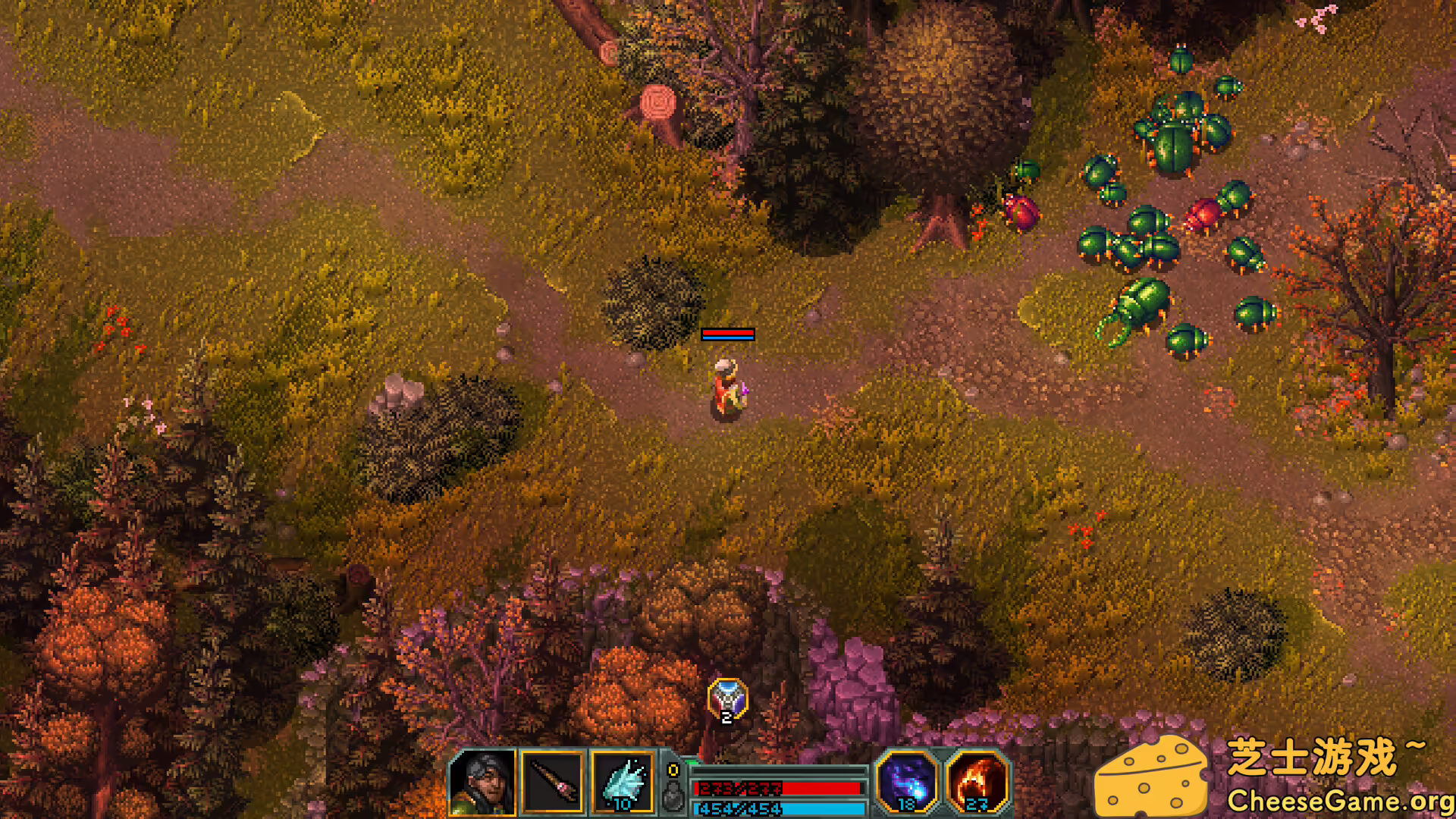Open the crystal item slot showing 10

[x=622, y=782]
